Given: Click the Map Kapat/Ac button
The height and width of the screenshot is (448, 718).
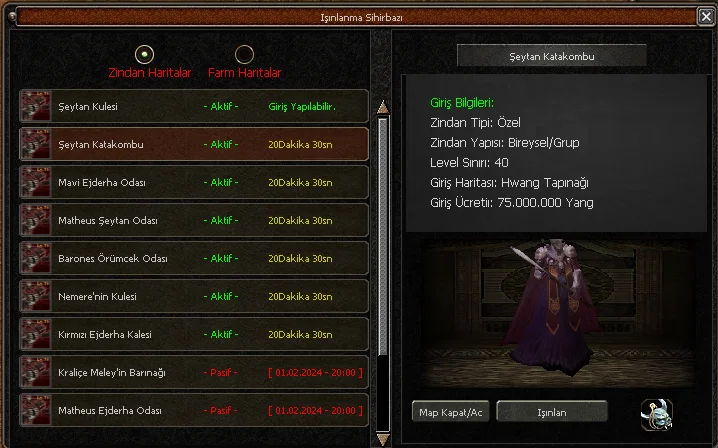Looking at the screenshot, I should point(451,412).
